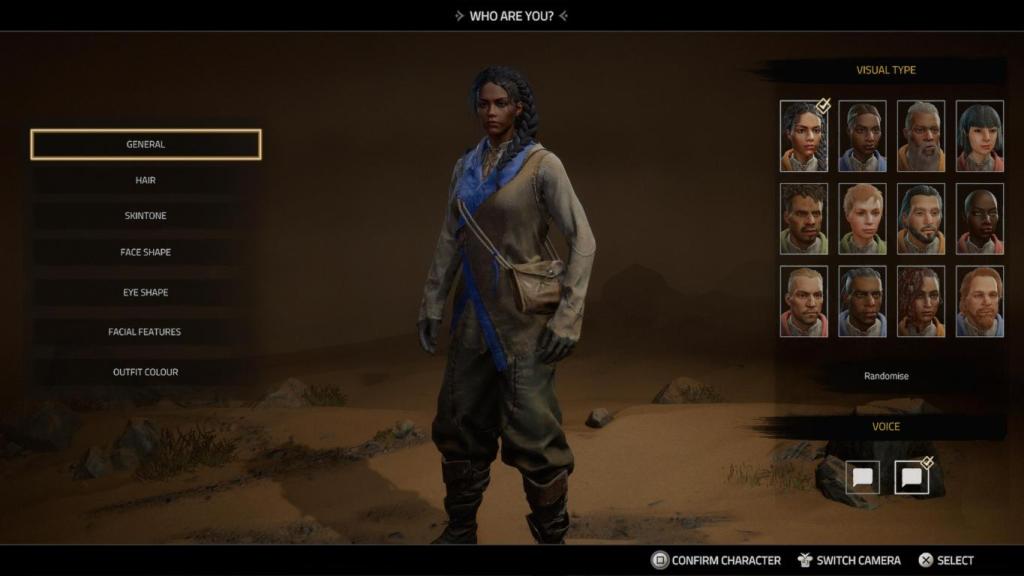This screenshot has height=576, width=1024.
Task: Choose the blonde short-haired pale portrait
Action: [862, 218]
